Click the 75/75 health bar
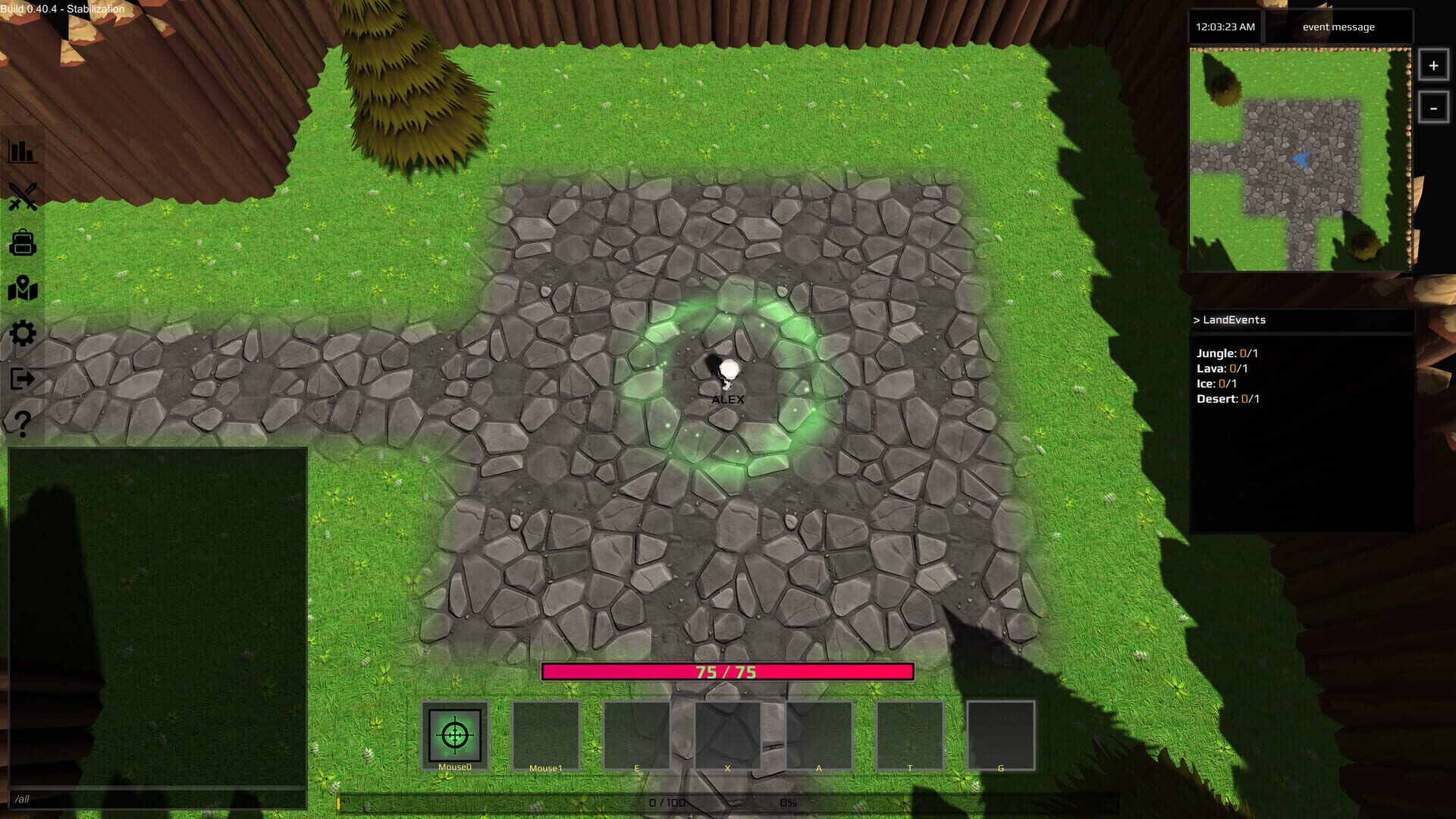The image size is (1456, 819). pyautogui.click(x=727, y=672)
